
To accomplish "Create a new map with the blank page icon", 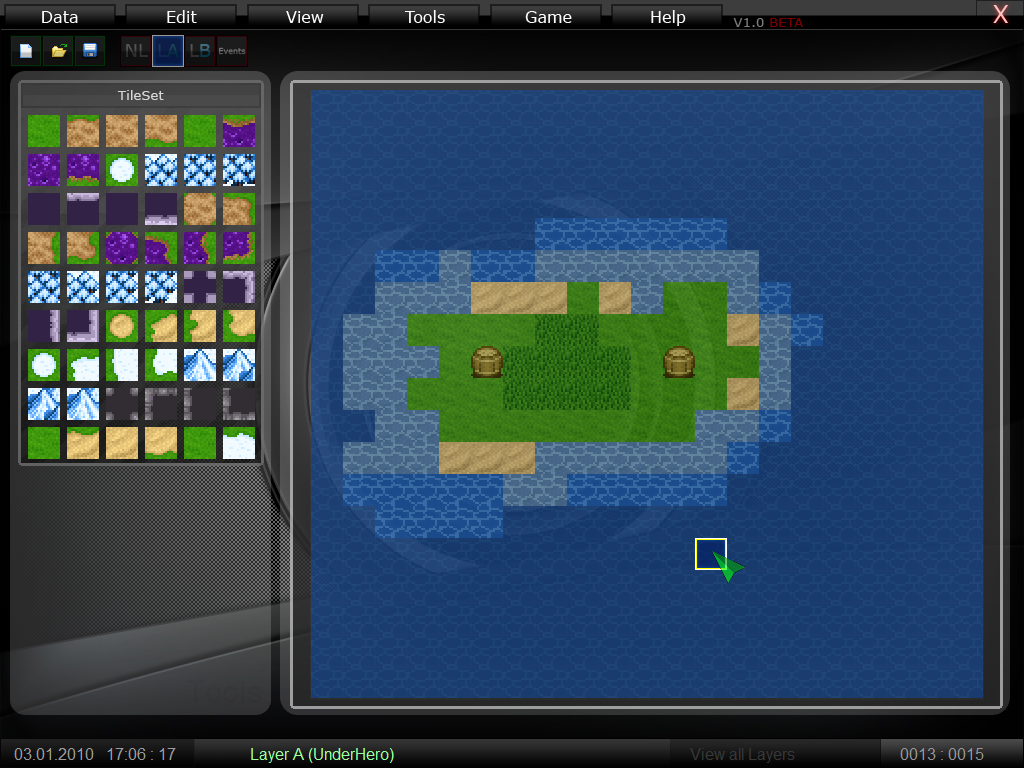I will pos(27,51).
